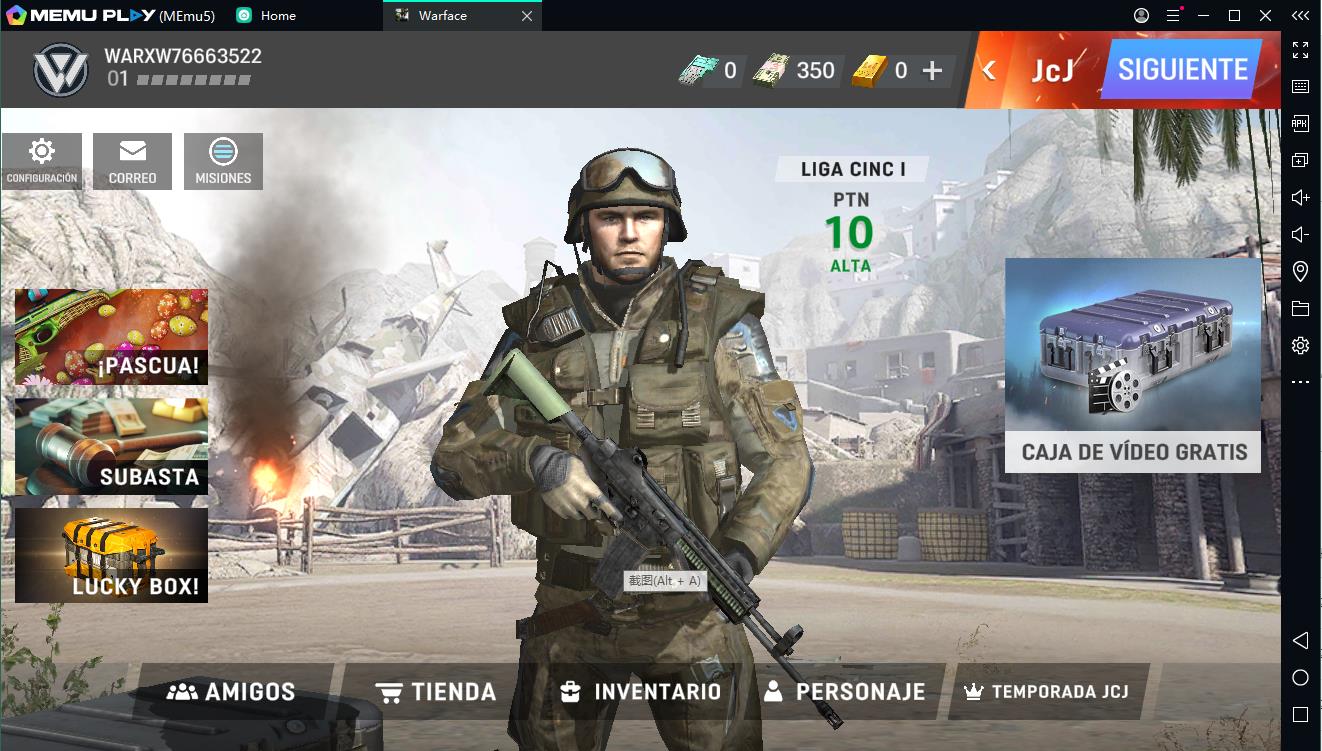Open the Correo mailbox icon
The width and height of the screenshot is (1322, 751).
click(x=131, y=160)
